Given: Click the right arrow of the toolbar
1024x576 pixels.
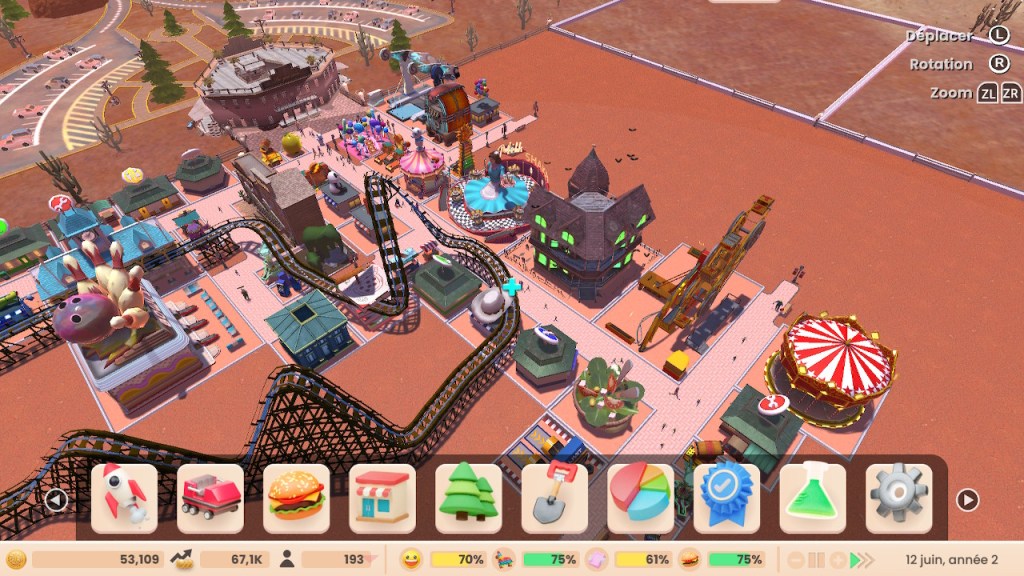Looking at the screenshot, I should (967, 499).
